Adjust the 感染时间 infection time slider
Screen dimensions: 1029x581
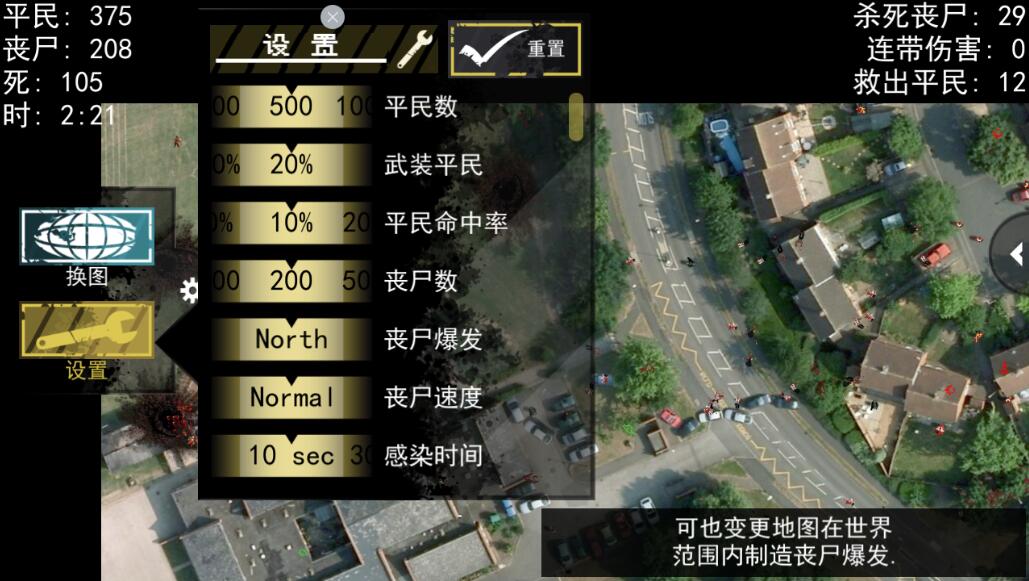(x=291, y=455)
